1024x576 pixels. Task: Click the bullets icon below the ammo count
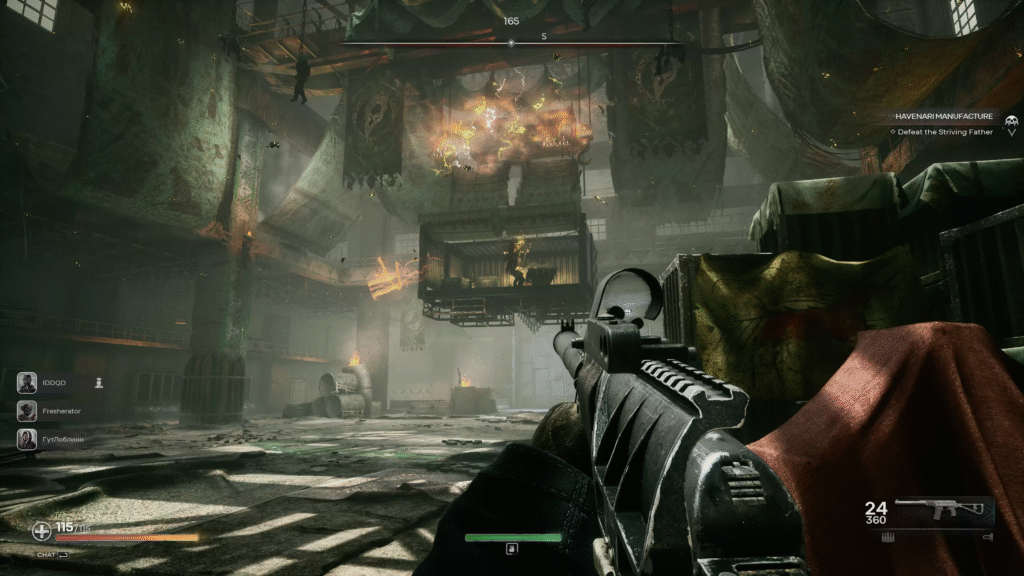click(x=886, y=537)
